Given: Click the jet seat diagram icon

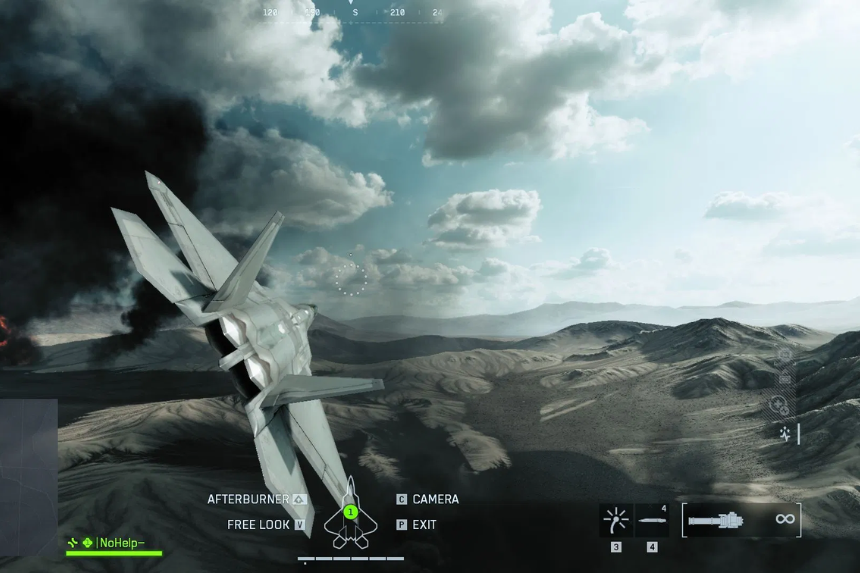Looking at the screenshot, I should 350,513.
